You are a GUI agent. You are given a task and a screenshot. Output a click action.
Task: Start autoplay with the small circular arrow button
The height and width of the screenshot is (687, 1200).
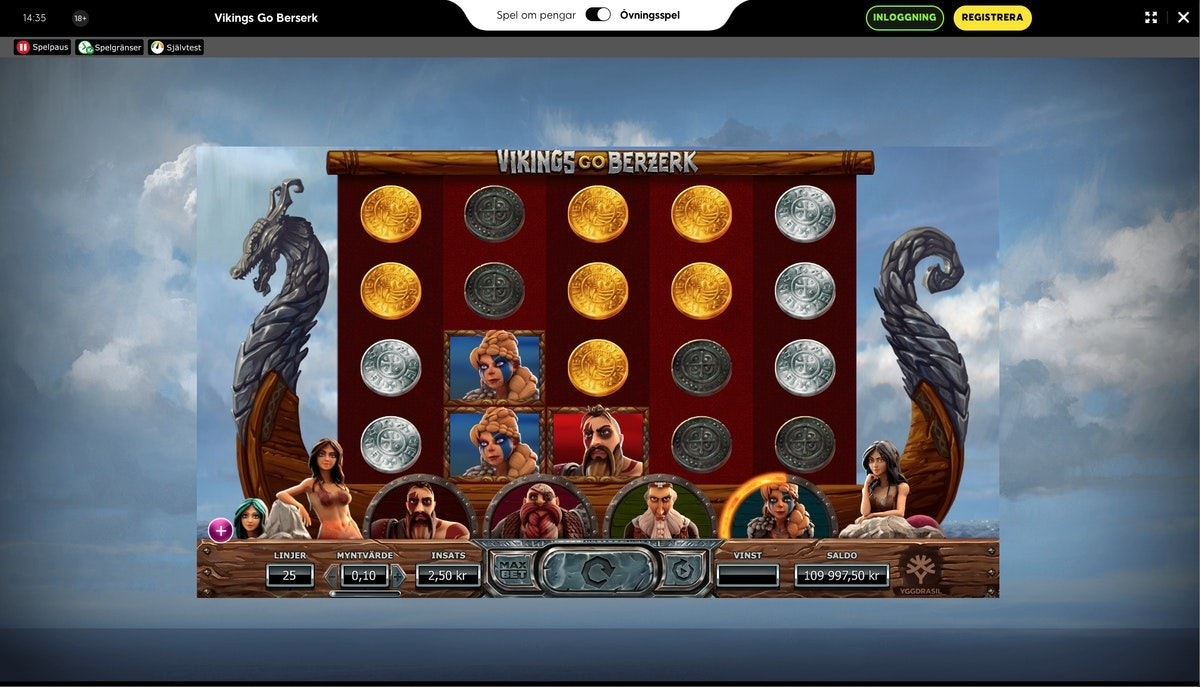684,571
